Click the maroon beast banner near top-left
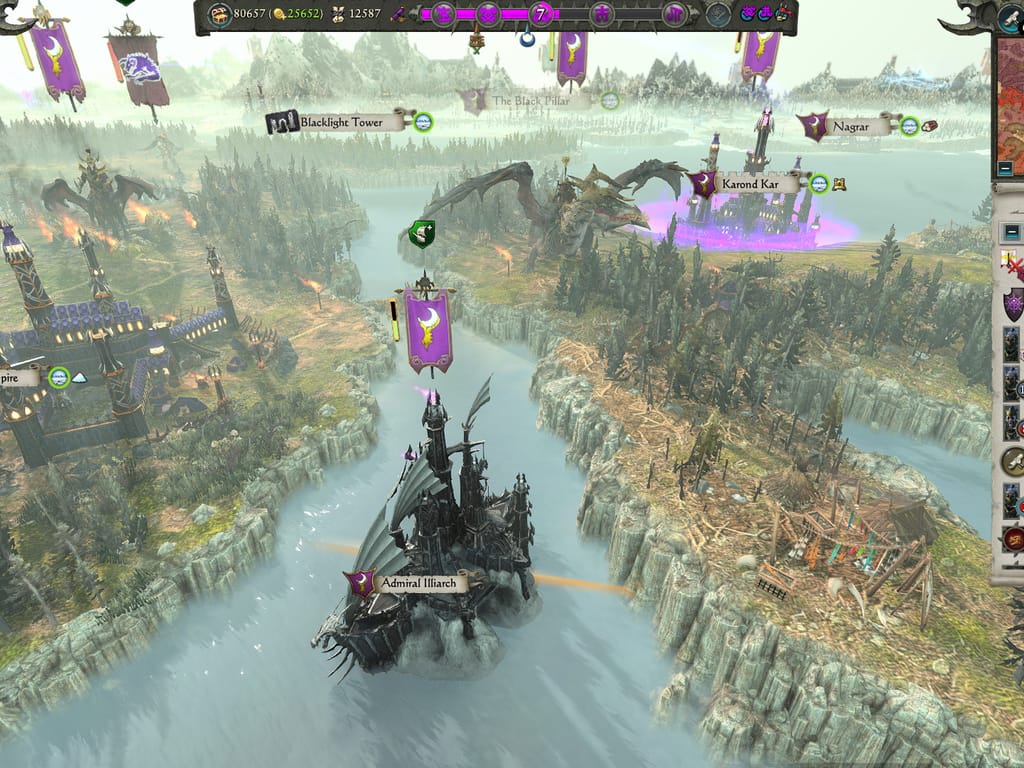1024x768 pixels. [x=138, y=68]
